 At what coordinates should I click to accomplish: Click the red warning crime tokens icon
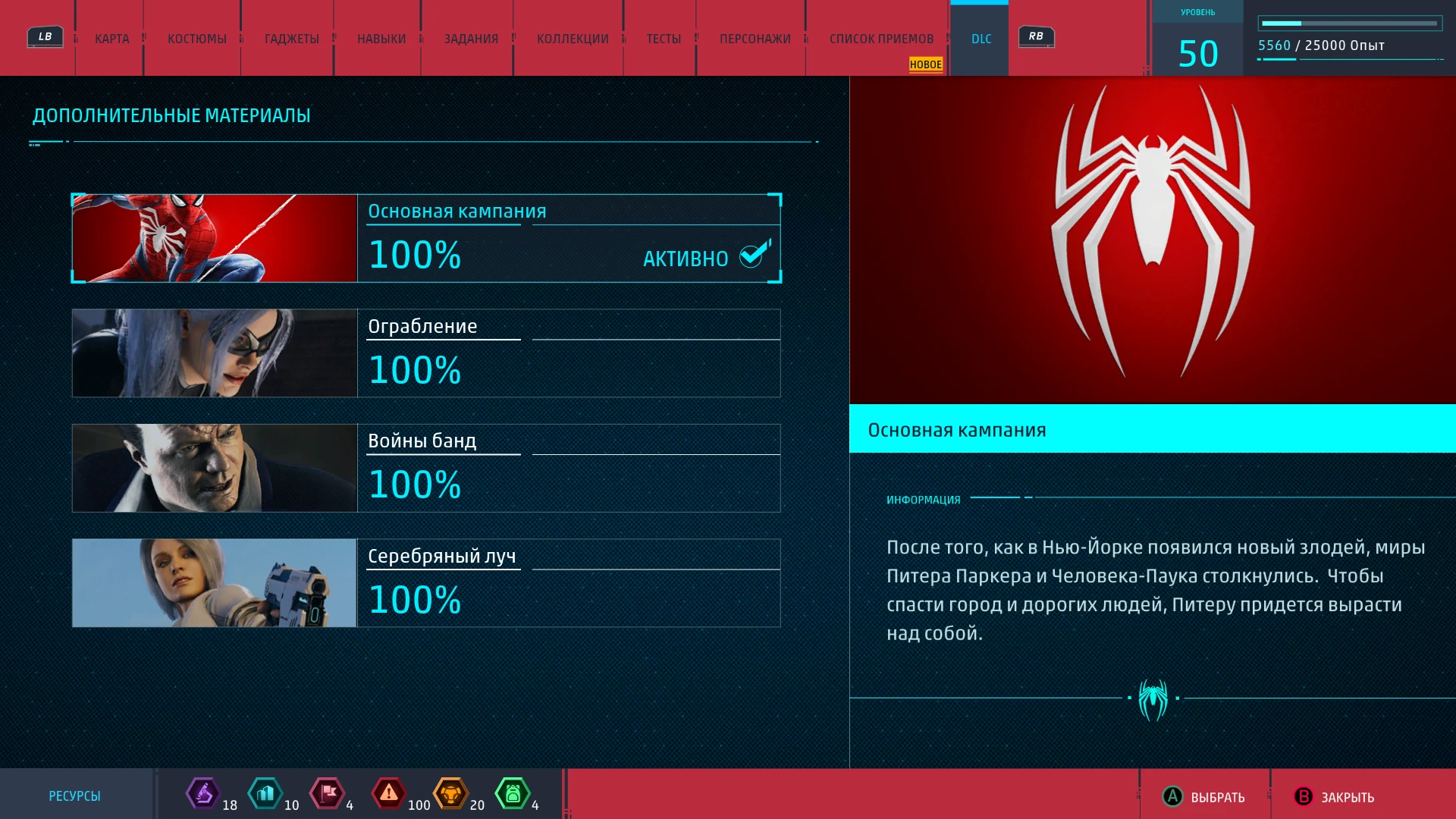(389, 794)
